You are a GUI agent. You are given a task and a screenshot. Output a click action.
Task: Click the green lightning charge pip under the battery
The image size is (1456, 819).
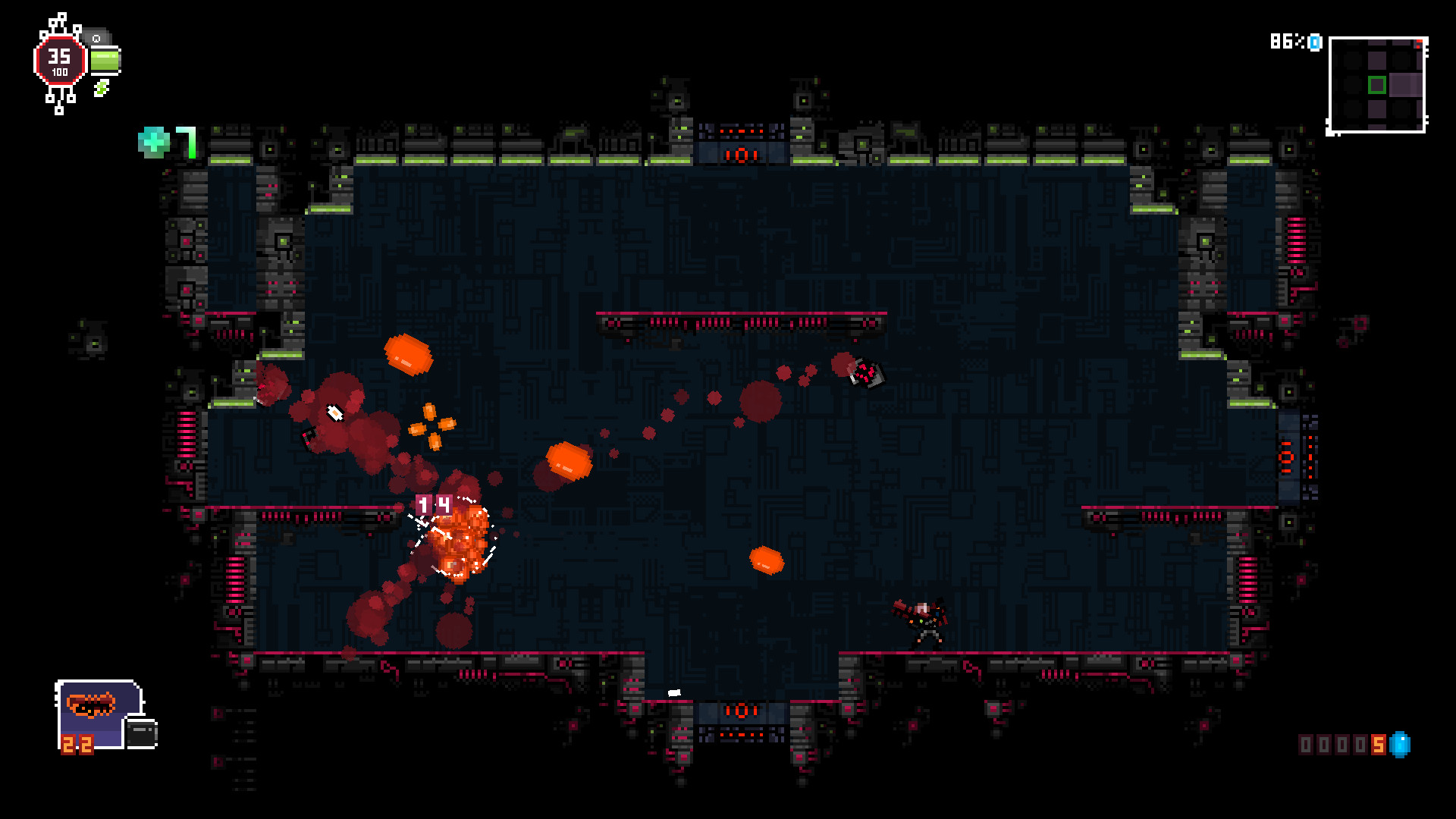[x=101, y=87]
